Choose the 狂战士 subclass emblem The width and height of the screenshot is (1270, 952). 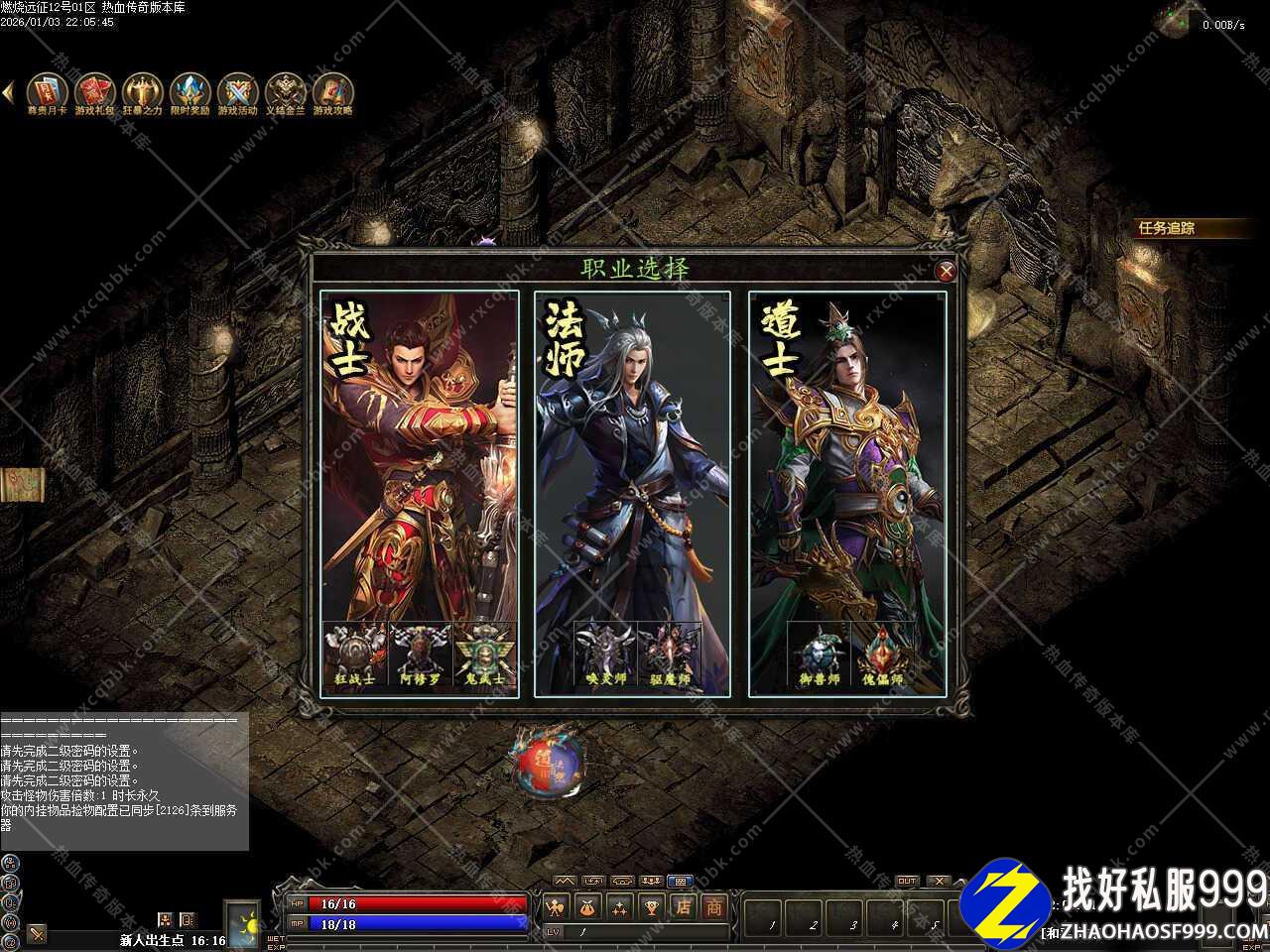point(355,654)
